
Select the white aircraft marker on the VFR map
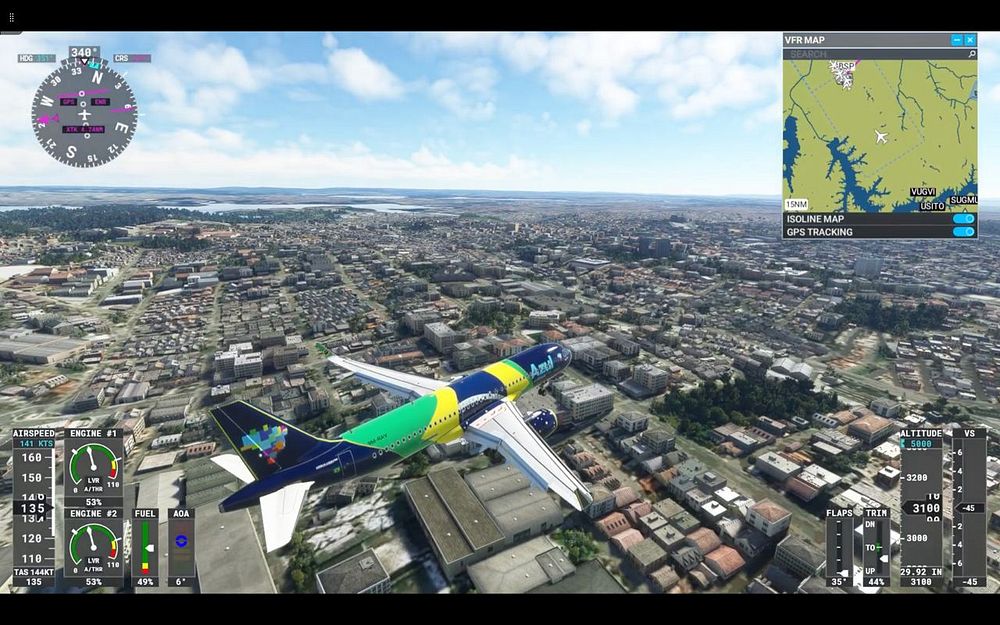pos(881,136)
